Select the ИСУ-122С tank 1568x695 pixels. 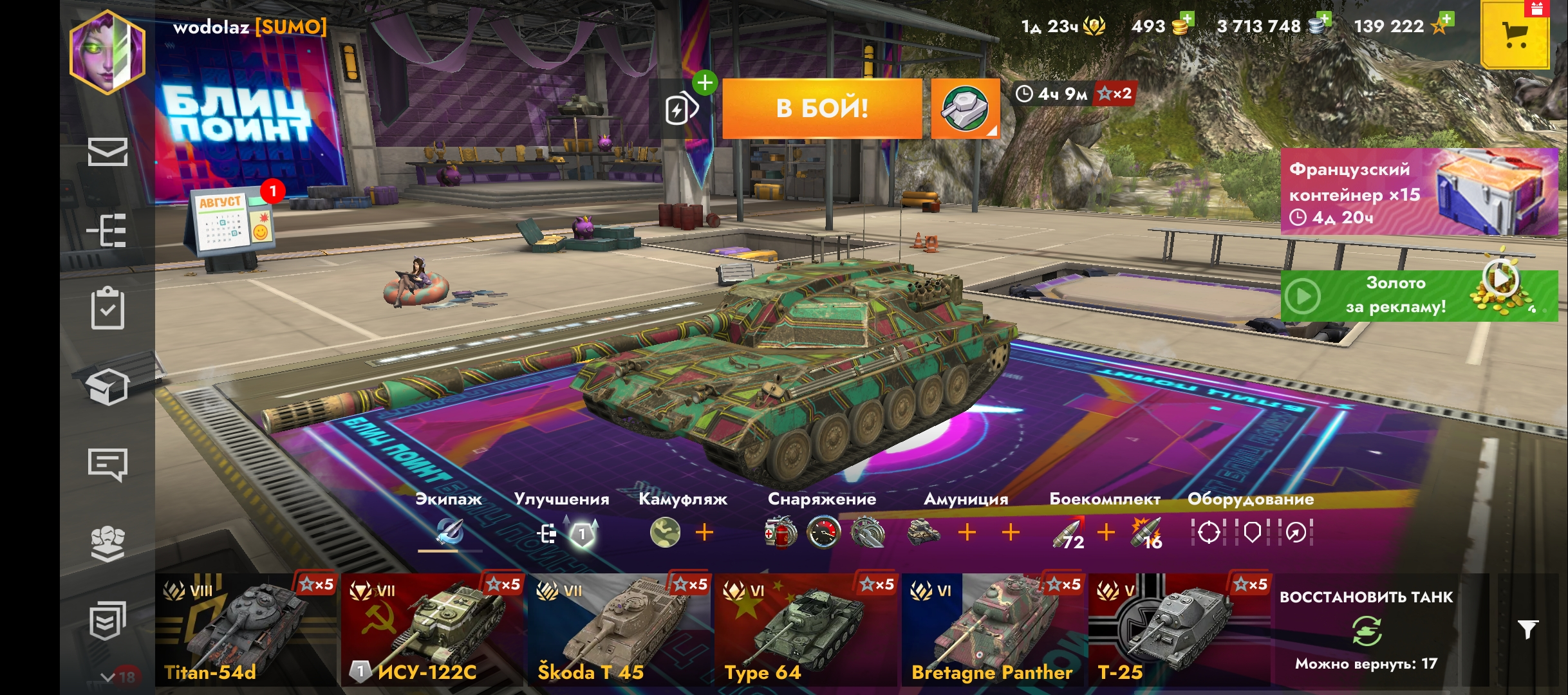432,629
